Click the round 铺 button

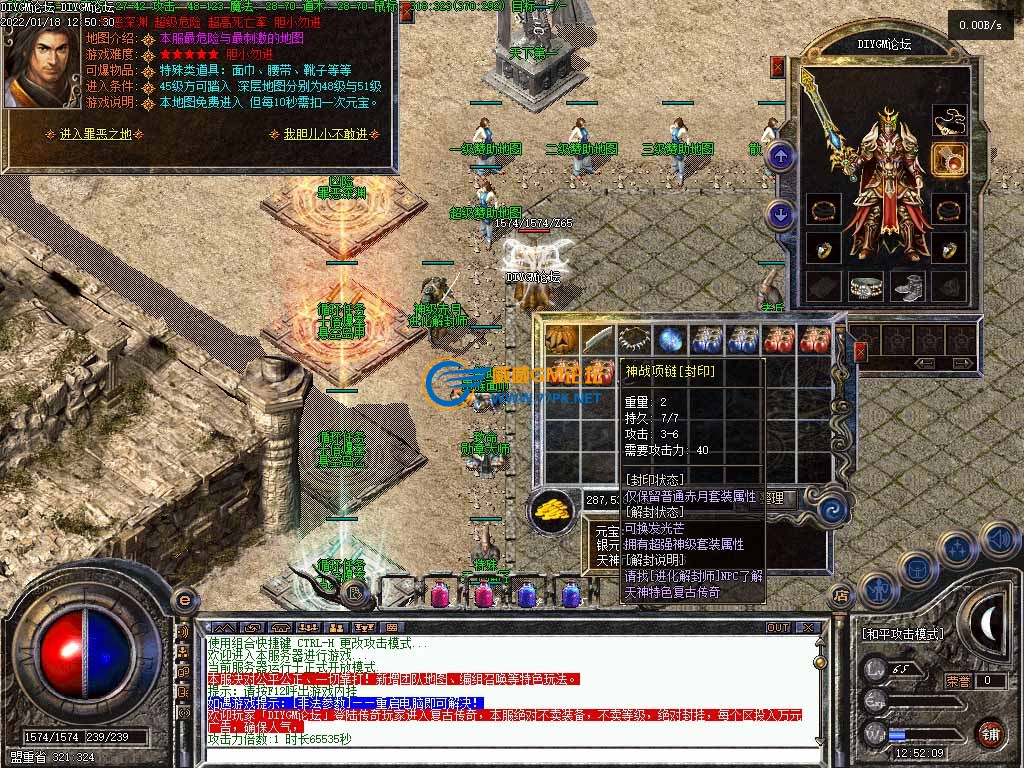[x=990, y=732]
